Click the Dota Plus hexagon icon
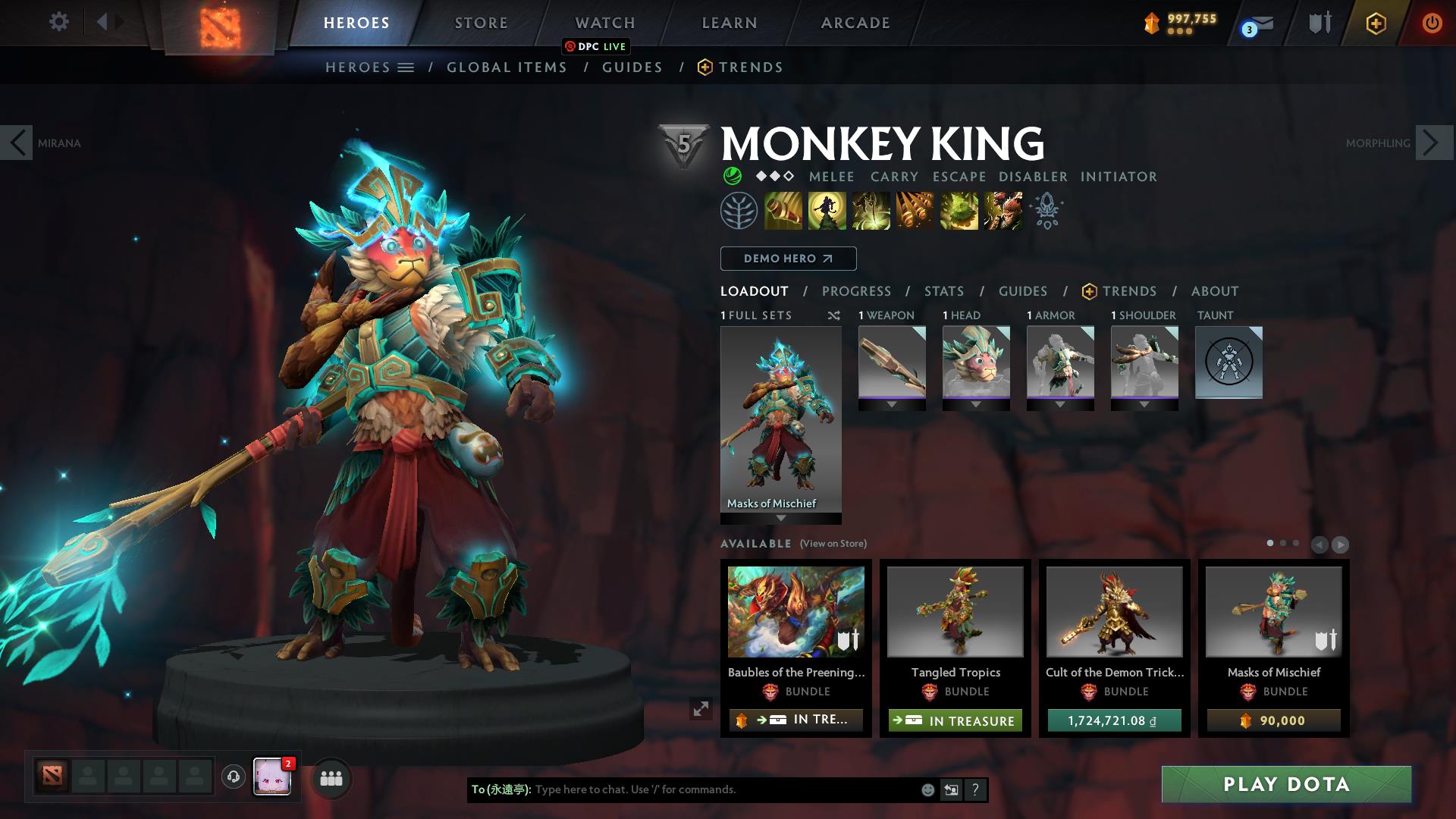This screenshot has height=819, width=1456. point(1376,23)
